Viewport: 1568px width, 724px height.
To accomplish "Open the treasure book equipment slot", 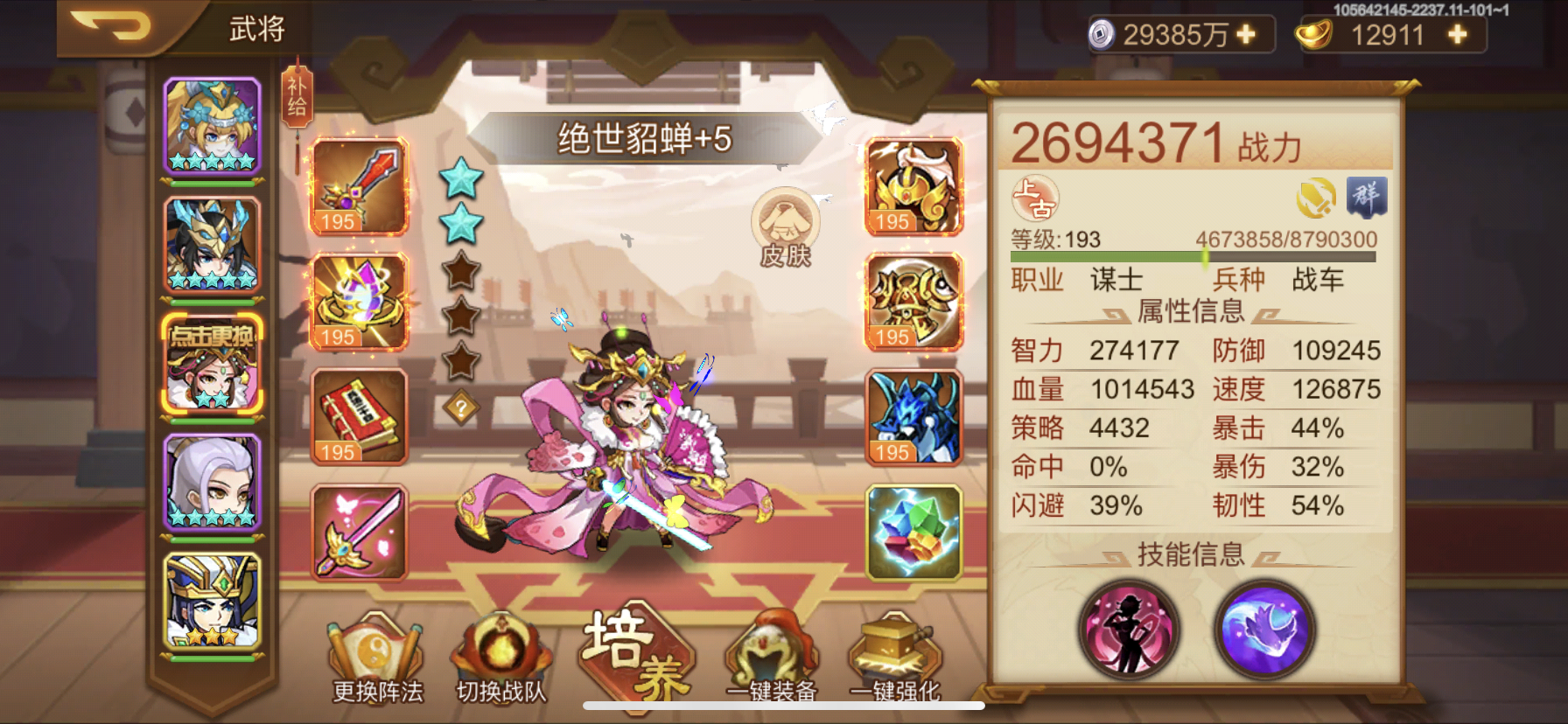I will click(359, 418).
